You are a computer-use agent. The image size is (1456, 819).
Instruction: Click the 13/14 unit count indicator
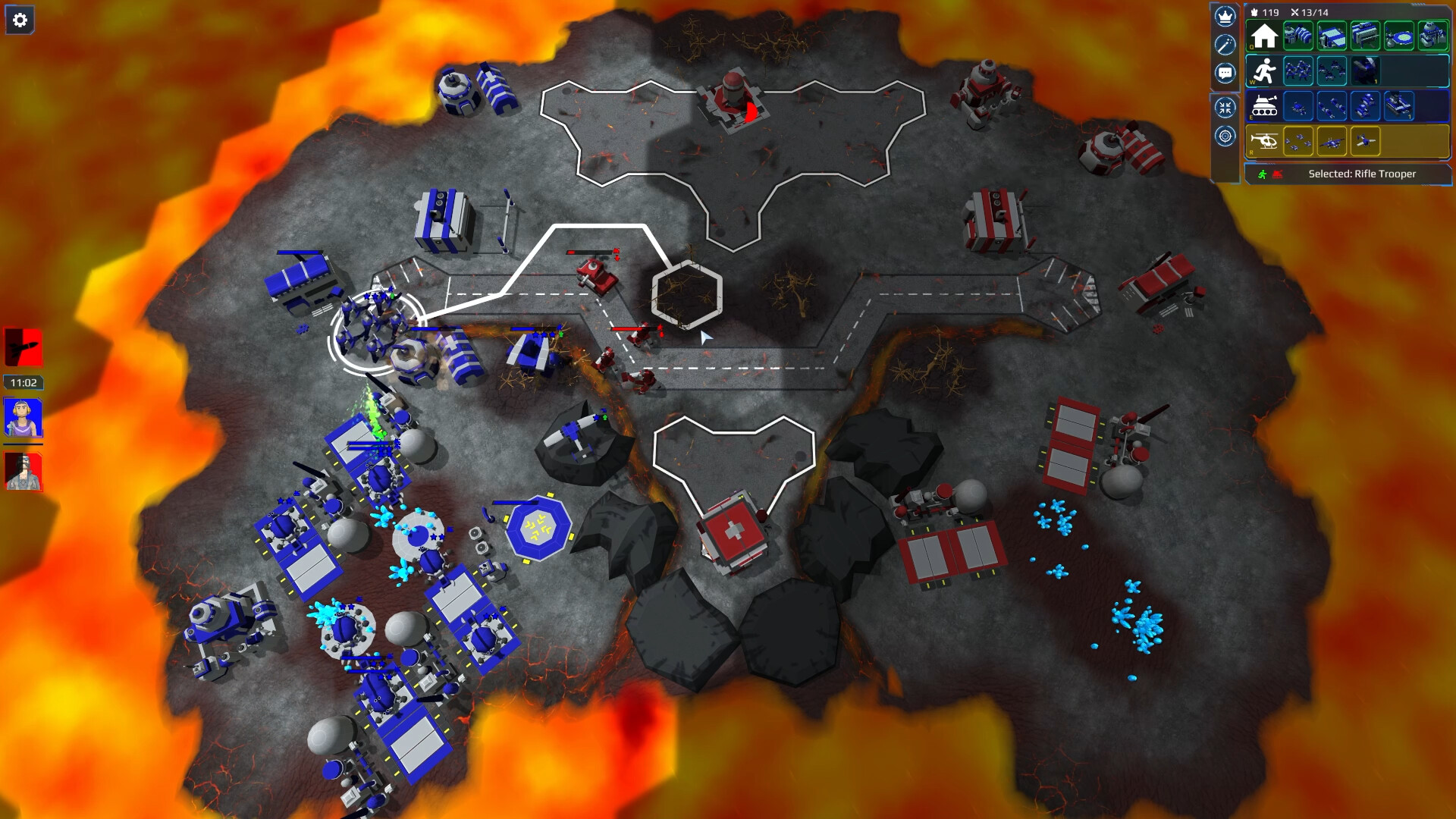click(1313, 12)
